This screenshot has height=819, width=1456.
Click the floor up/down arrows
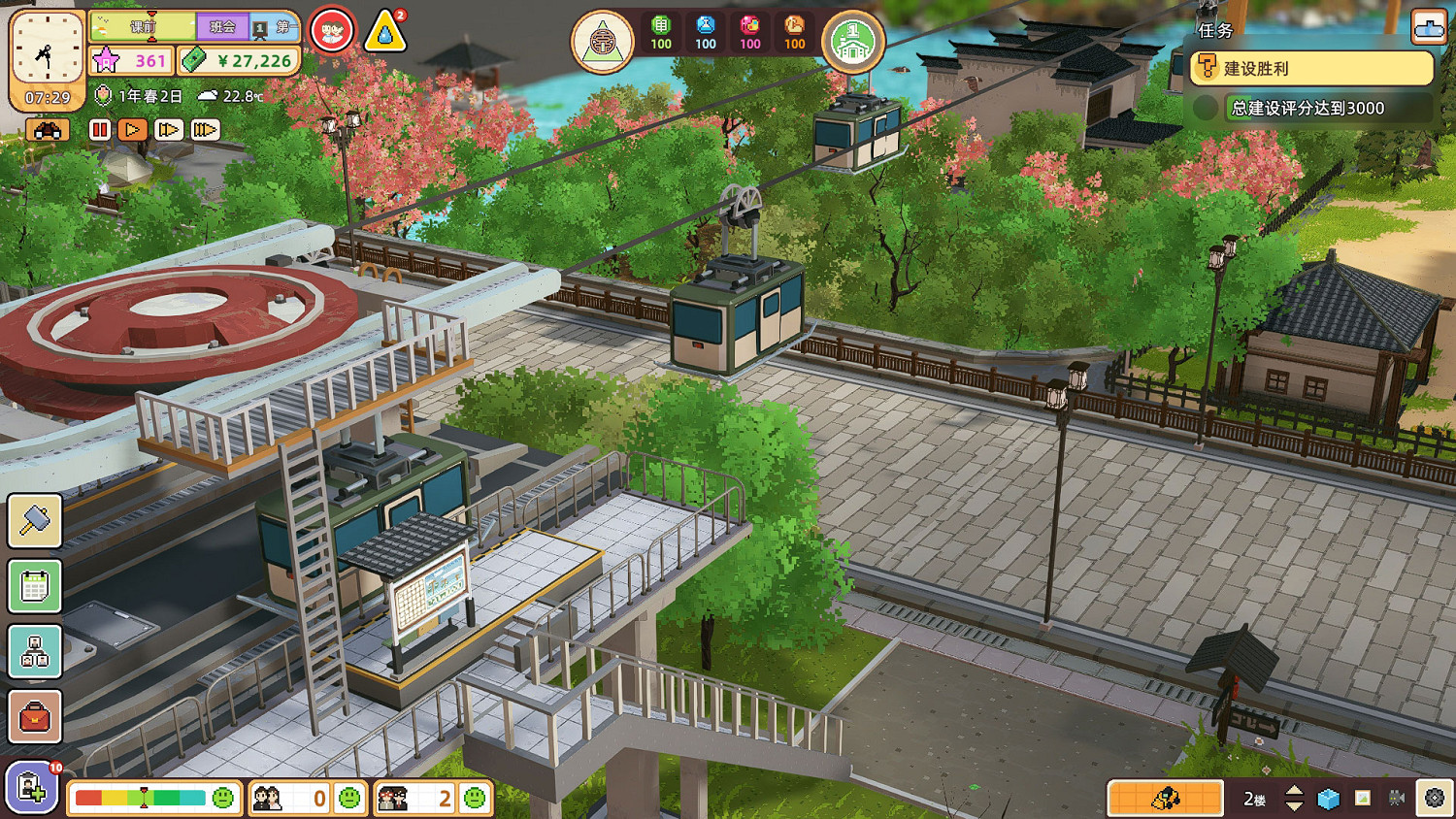tap(1294, 799)
